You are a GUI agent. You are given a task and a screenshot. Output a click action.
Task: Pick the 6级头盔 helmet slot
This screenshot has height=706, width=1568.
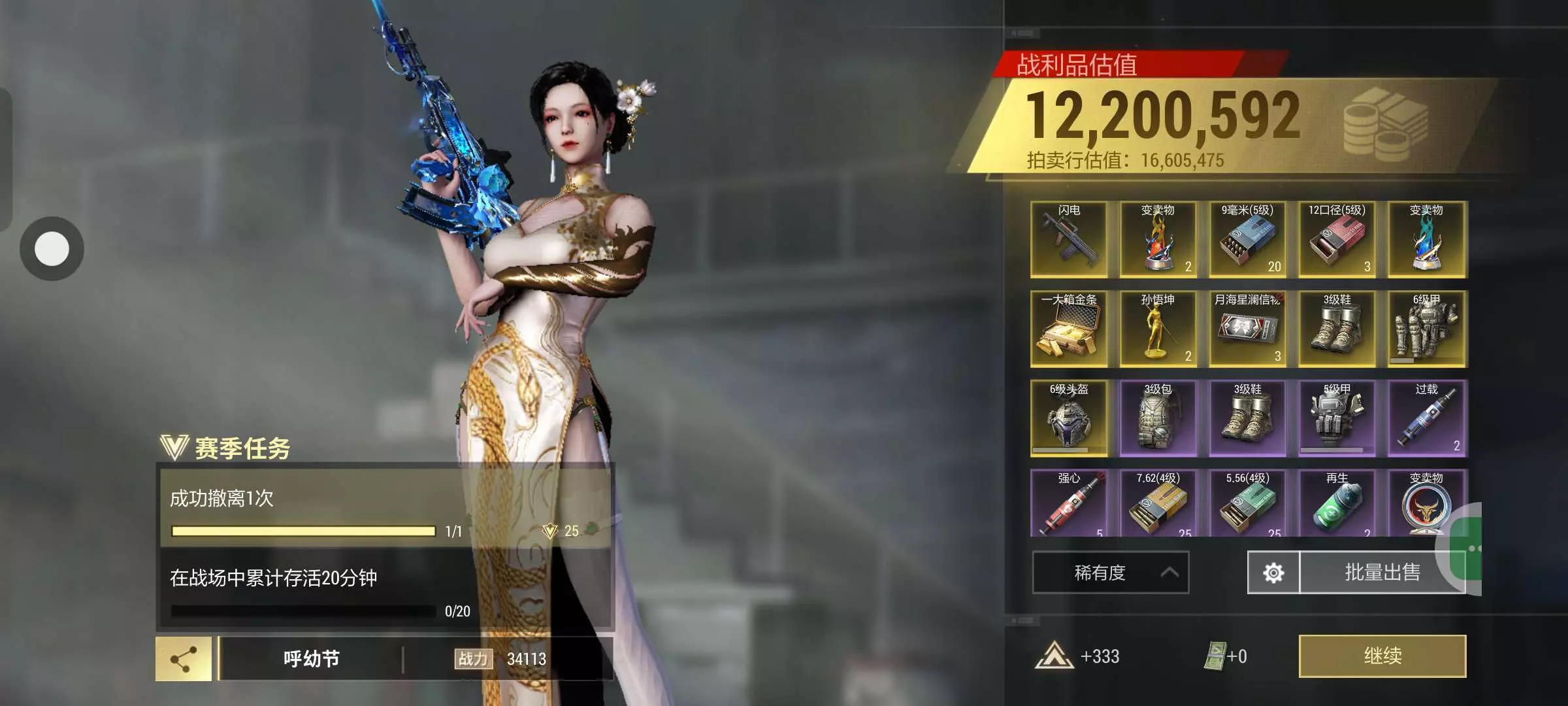click(1069, 418)
